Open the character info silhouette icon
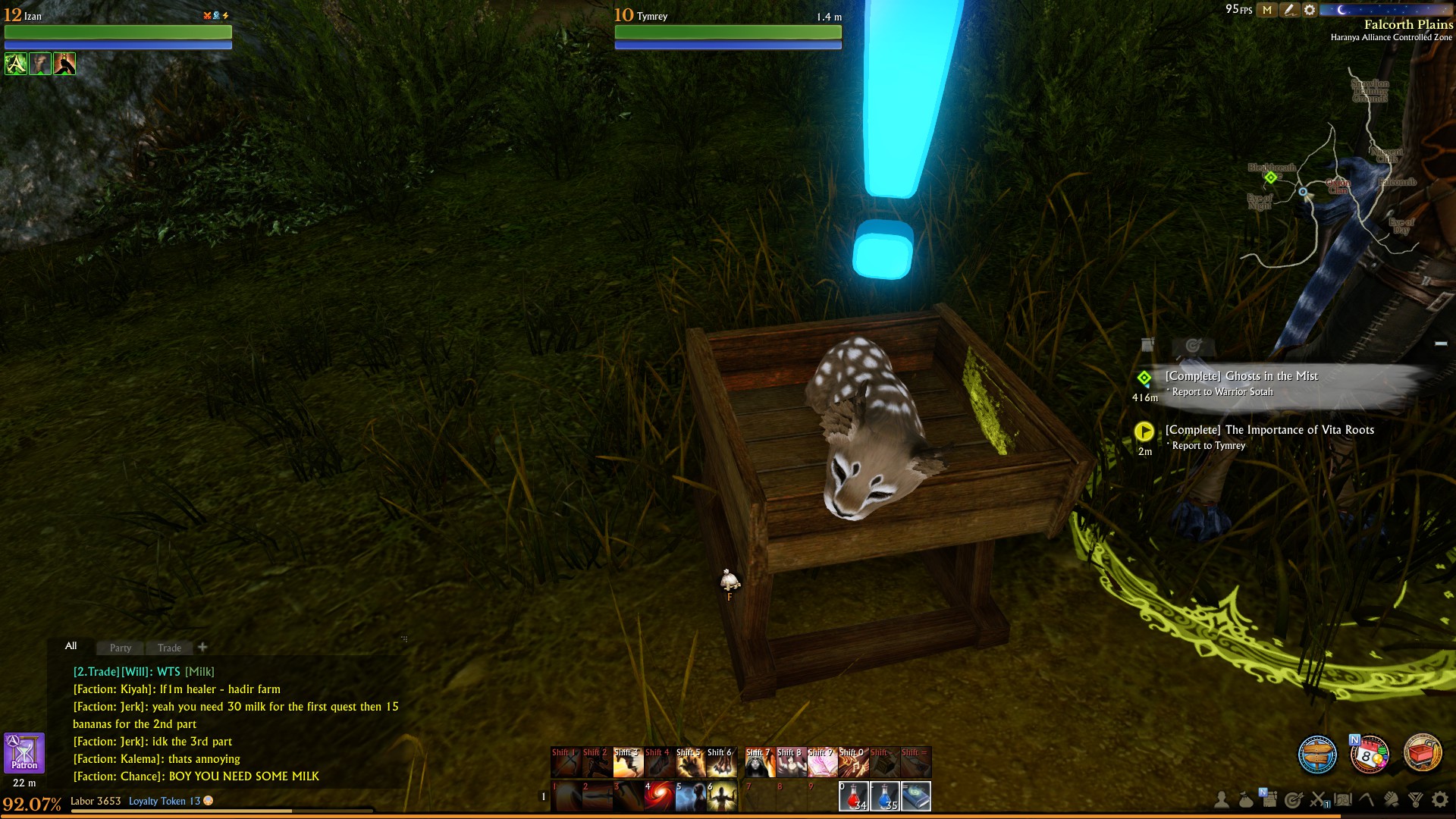The image size is (1456, 819). tap(1221, 799)
